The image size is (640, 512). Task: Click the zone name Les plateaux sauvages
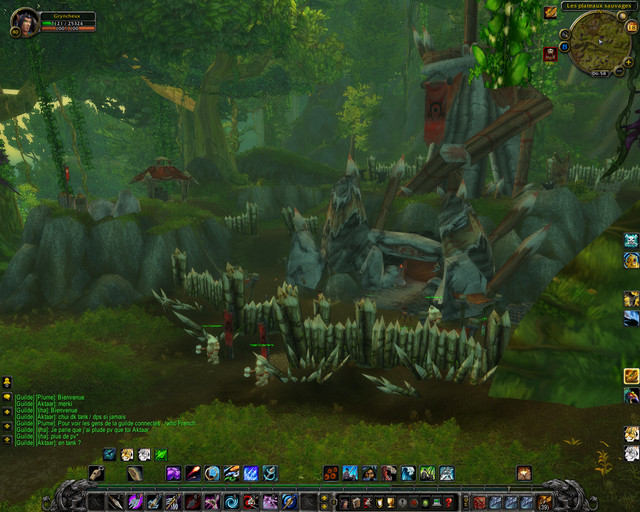pos(599,6)
